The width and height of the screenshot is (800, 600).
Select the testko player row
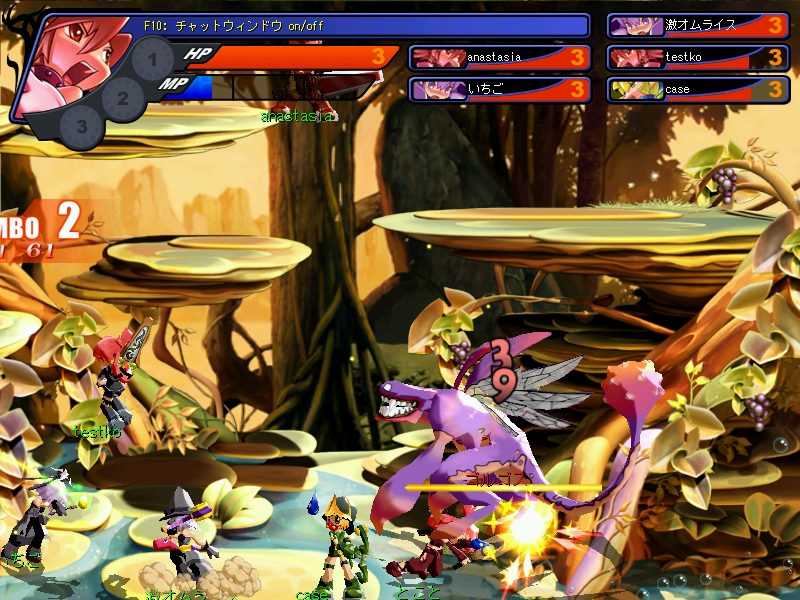pos(697,58)
